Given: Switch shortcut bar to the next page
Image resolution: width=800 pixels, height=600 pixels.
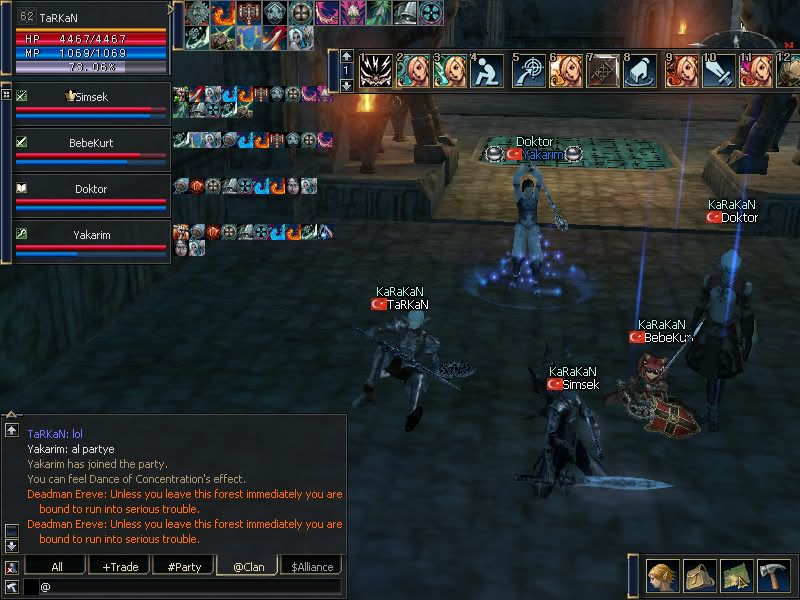Looking at the screenshot, I should click(x=346, y=86).
